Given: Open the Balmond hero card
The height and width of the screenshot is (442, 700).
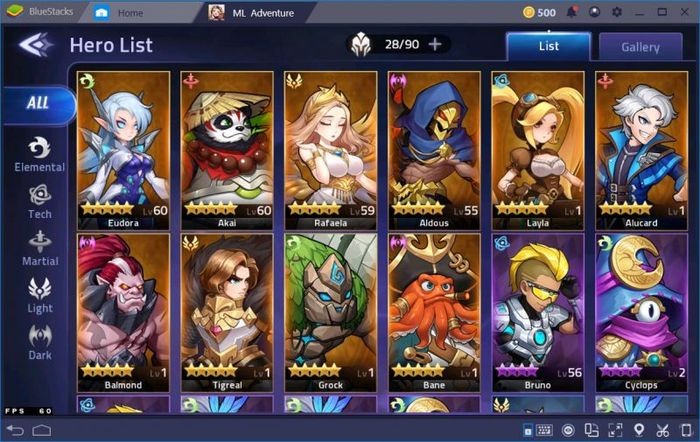Looking at the screenshot, I should tap(123, 312).
